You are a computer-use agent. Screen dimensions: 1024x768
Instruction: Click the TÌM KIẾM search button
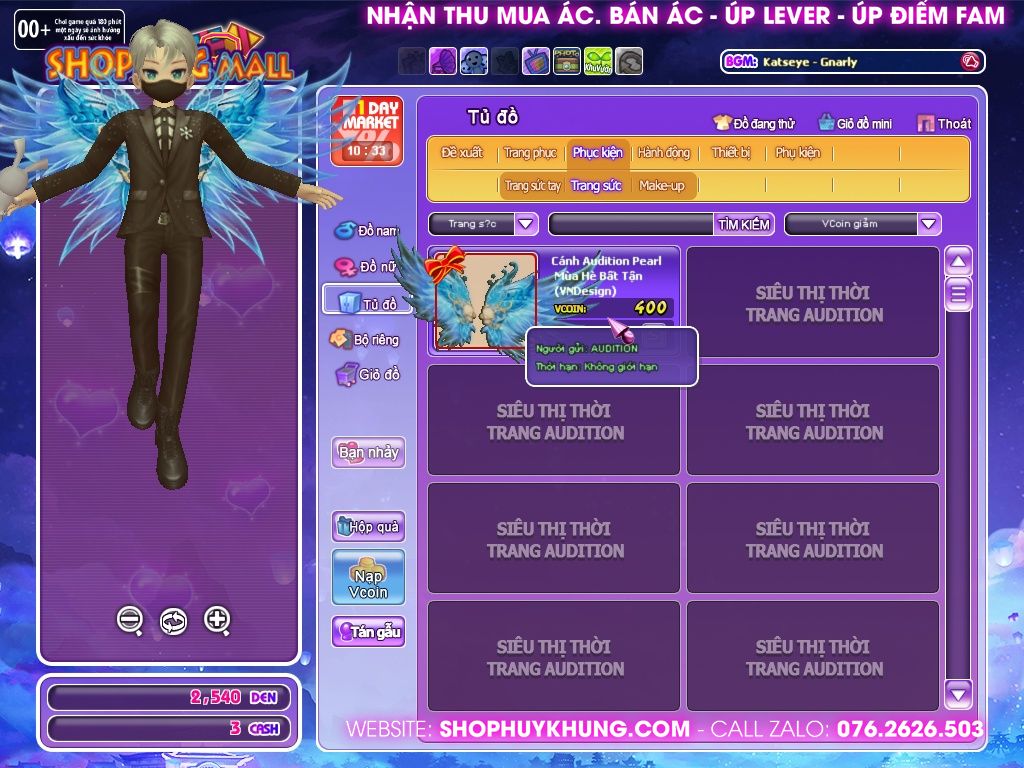click(x=744, y=224)
